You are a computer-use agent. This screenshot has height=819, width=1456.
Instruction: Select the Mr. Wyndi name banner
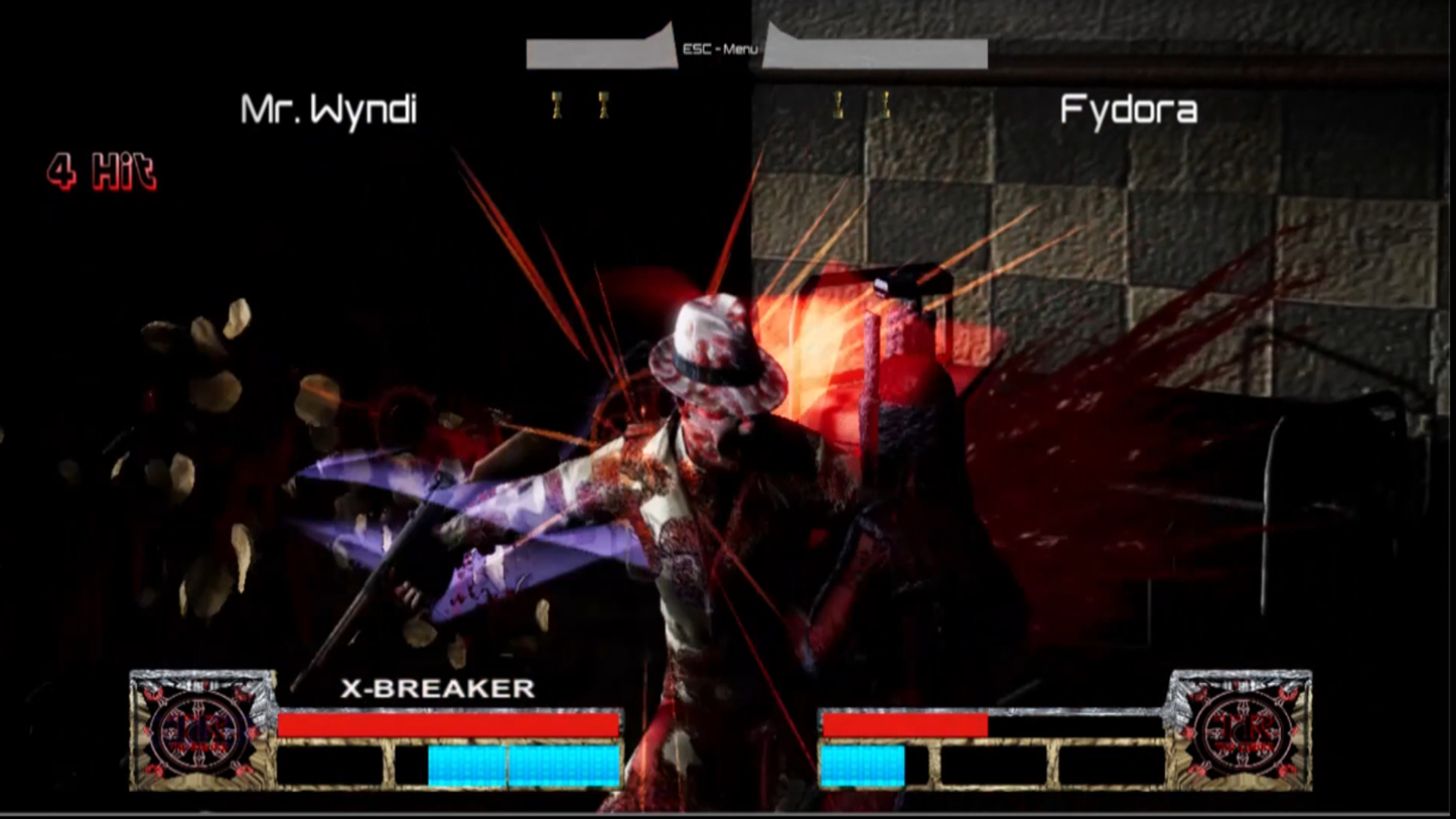[x=328, y=108]
